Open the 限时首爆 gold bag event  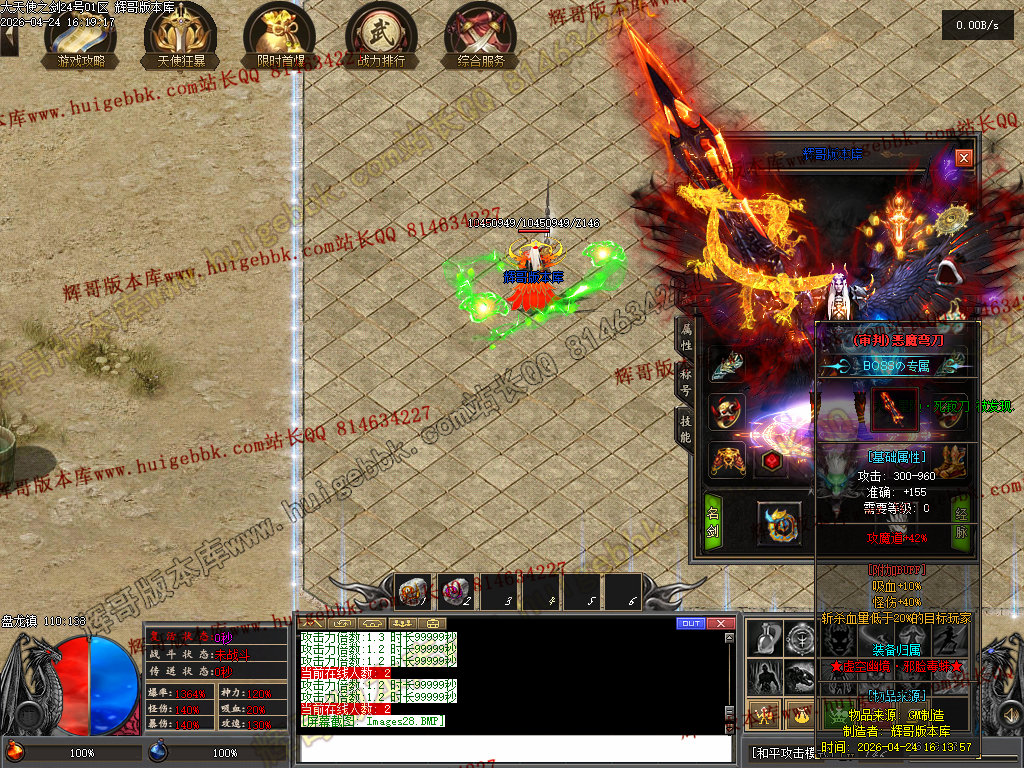[x=281, y=35]
